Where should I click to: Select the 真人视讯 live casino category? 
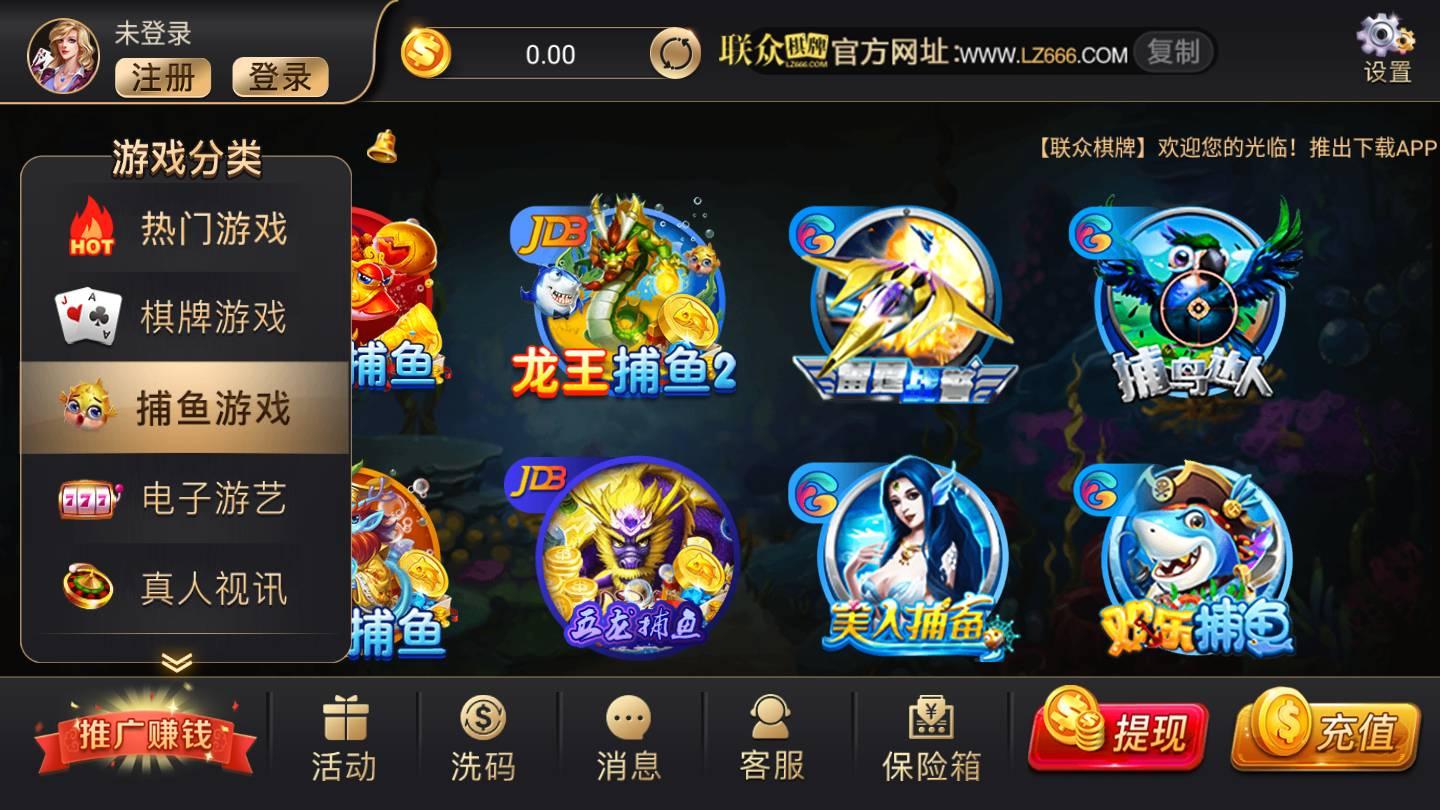[x=185, y=590]
